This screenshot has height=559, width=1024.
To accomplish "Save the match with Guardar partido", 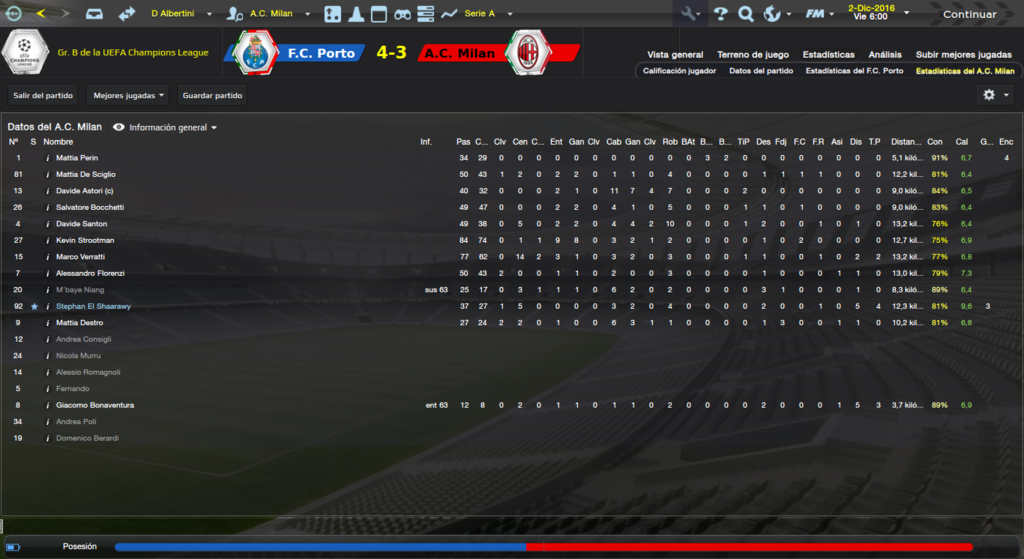I will [x=212, y=95].
